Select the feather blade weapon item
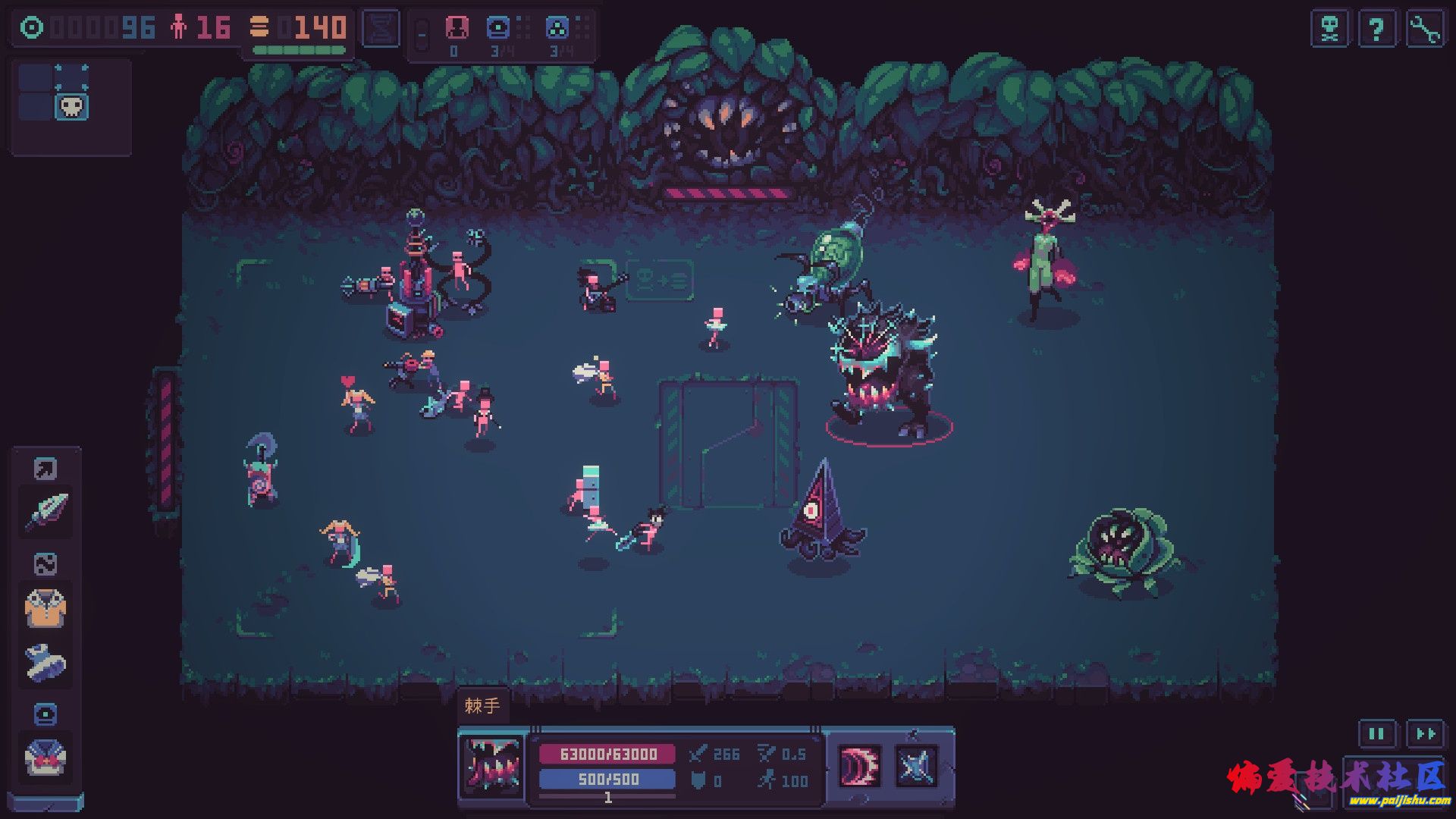The width and height of the screenshot is (1456, 819). pos(47,511)
